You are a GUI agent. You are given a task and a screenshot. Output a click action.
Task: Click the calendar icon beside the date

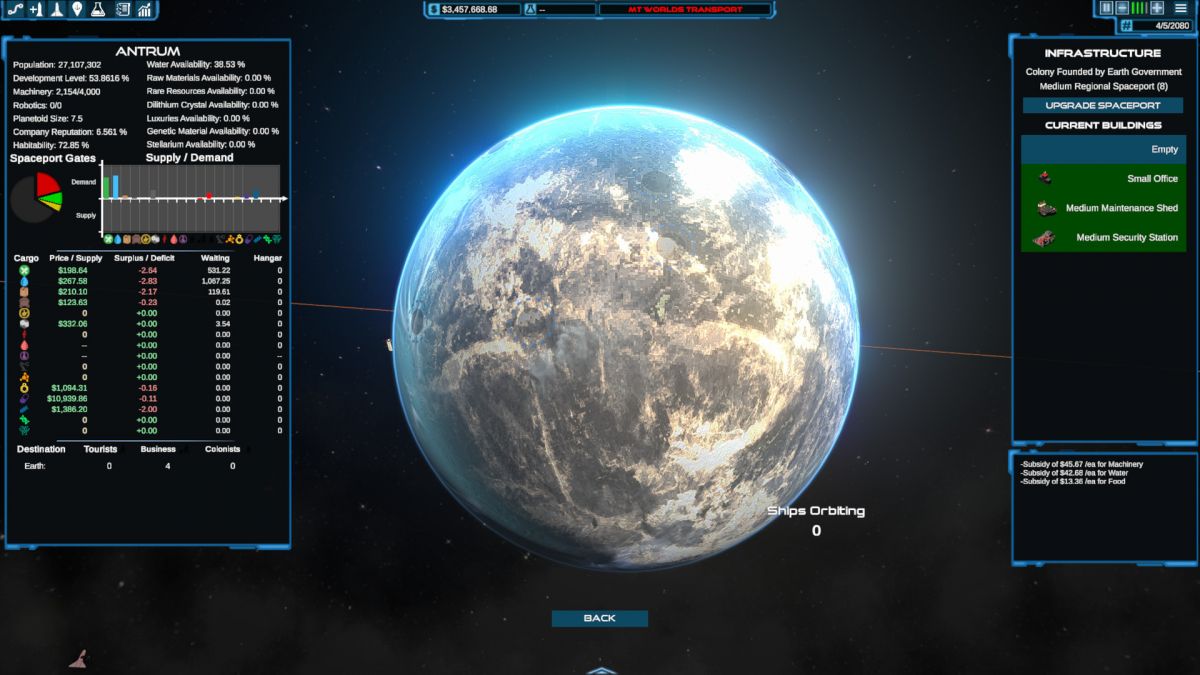1126,25
